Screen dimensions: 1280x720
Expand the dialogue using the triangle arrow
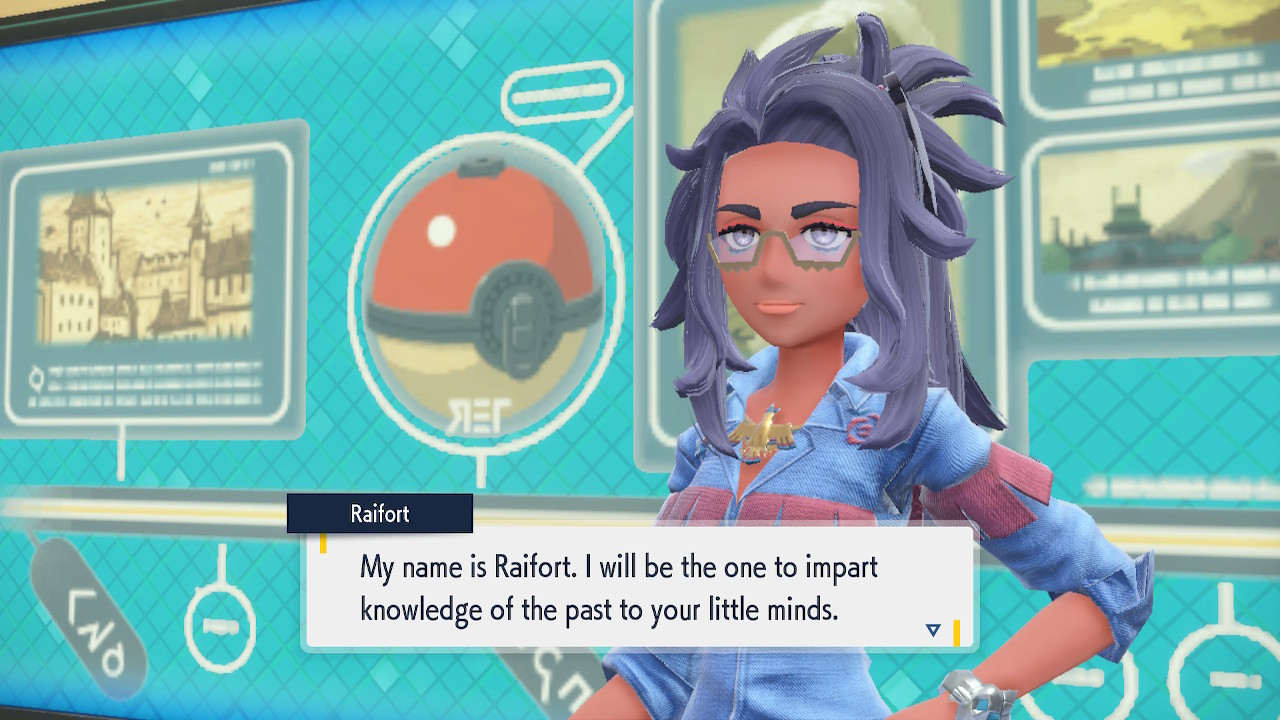(932, 629)
